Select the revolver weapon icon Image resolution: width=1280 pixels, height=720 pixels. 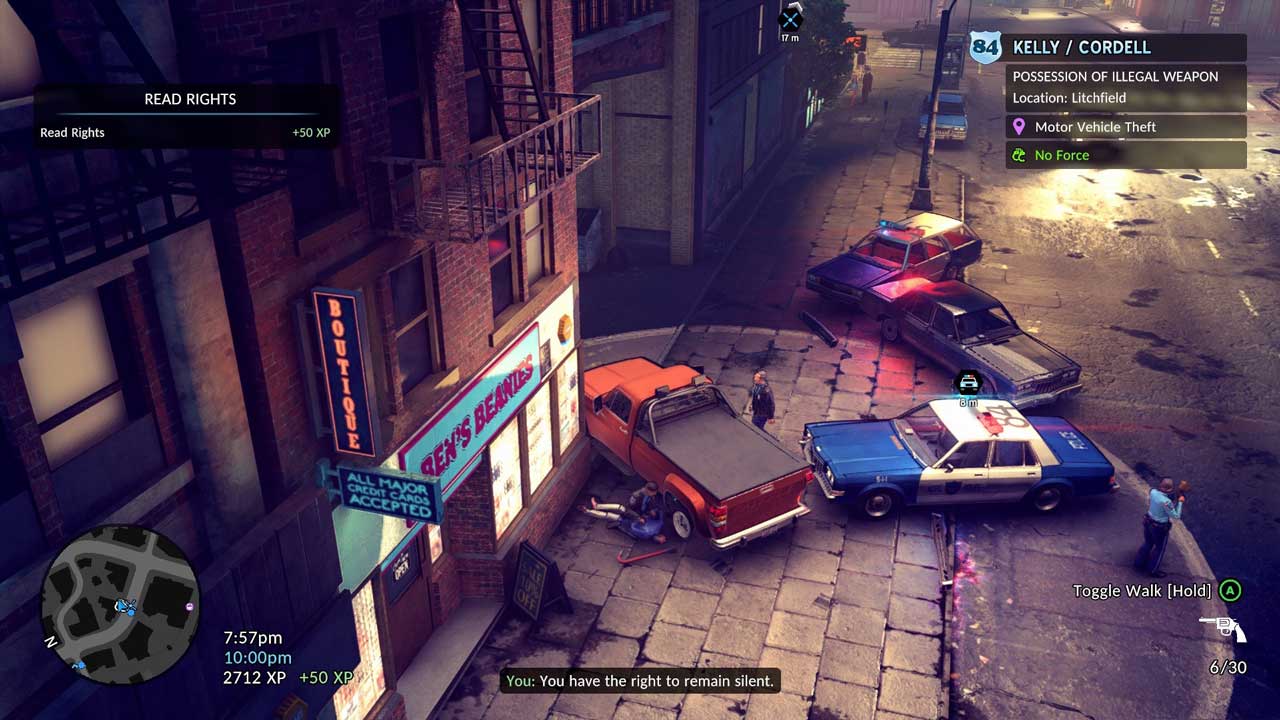[x=1222, y=629]
